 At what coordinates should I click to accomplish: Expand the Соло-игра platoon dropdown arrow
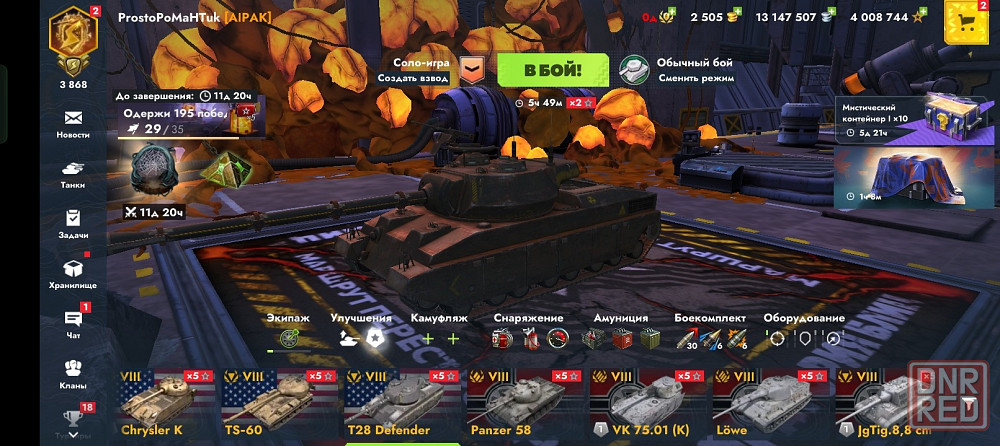pyautogui.click(x=472, y=70)
